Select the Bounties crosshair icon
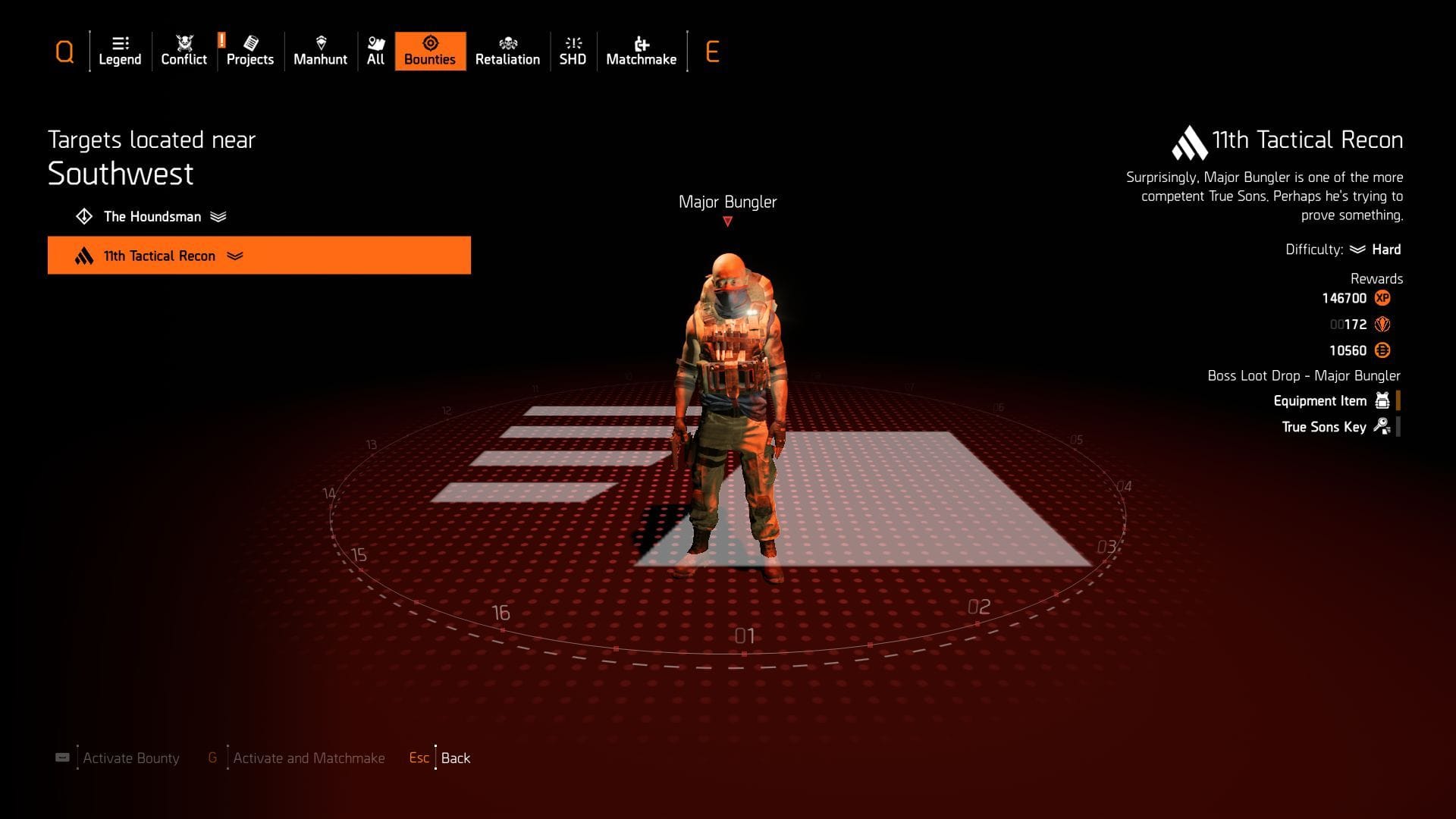1456x819 pixels. (429, 43)
